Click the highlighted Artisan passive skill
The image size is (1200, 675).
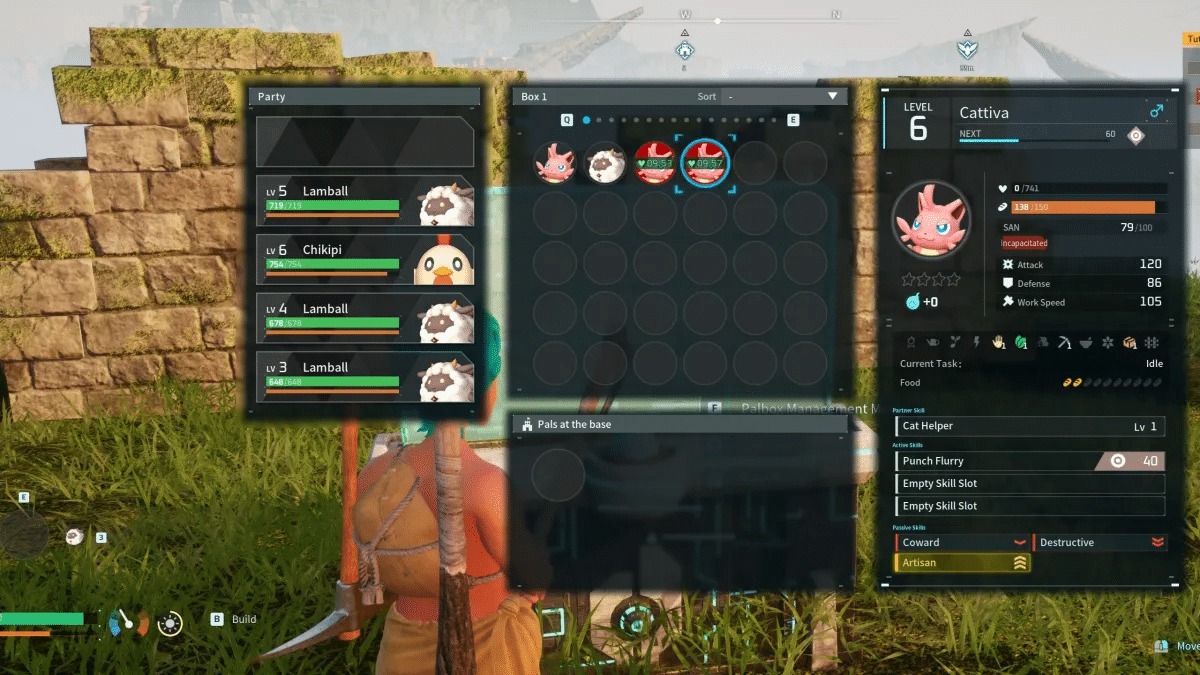[961, 564]
